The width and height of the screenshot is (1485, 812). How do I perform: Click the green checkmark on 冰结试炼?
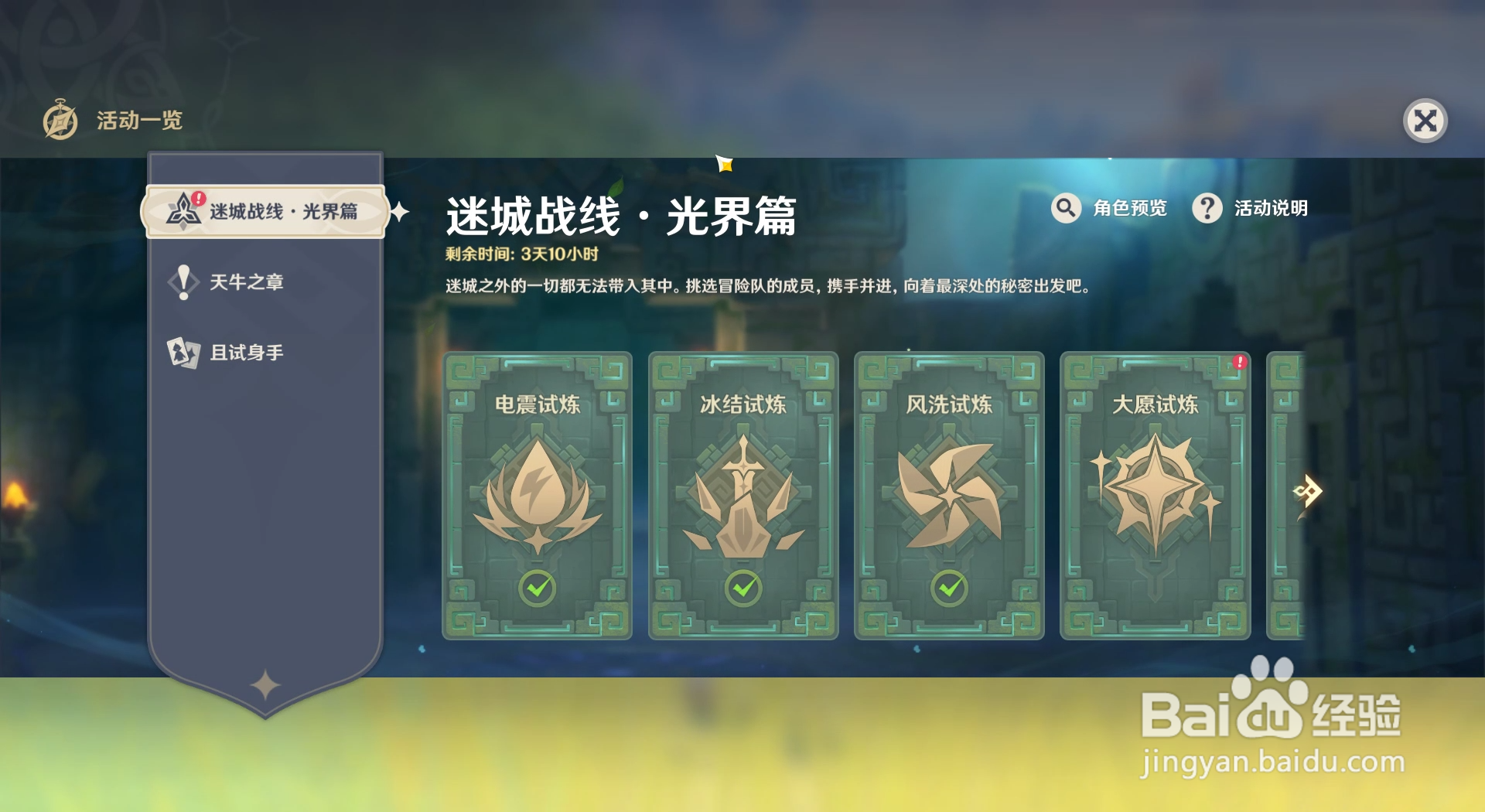click(742, 589)
